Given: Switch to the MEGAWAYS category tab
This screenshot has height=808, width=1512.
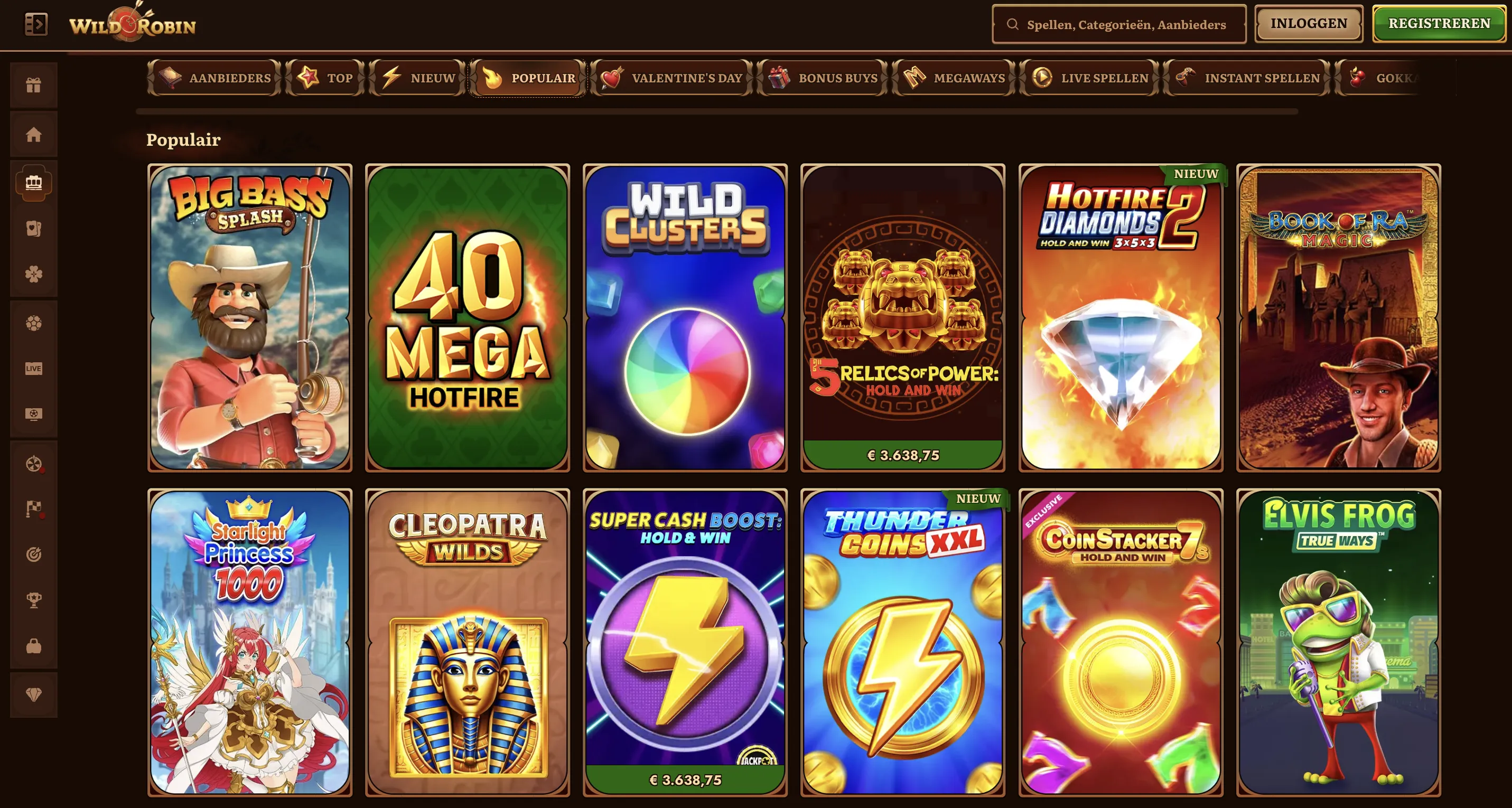Looking at the screenshot, I should coord(952,78).
